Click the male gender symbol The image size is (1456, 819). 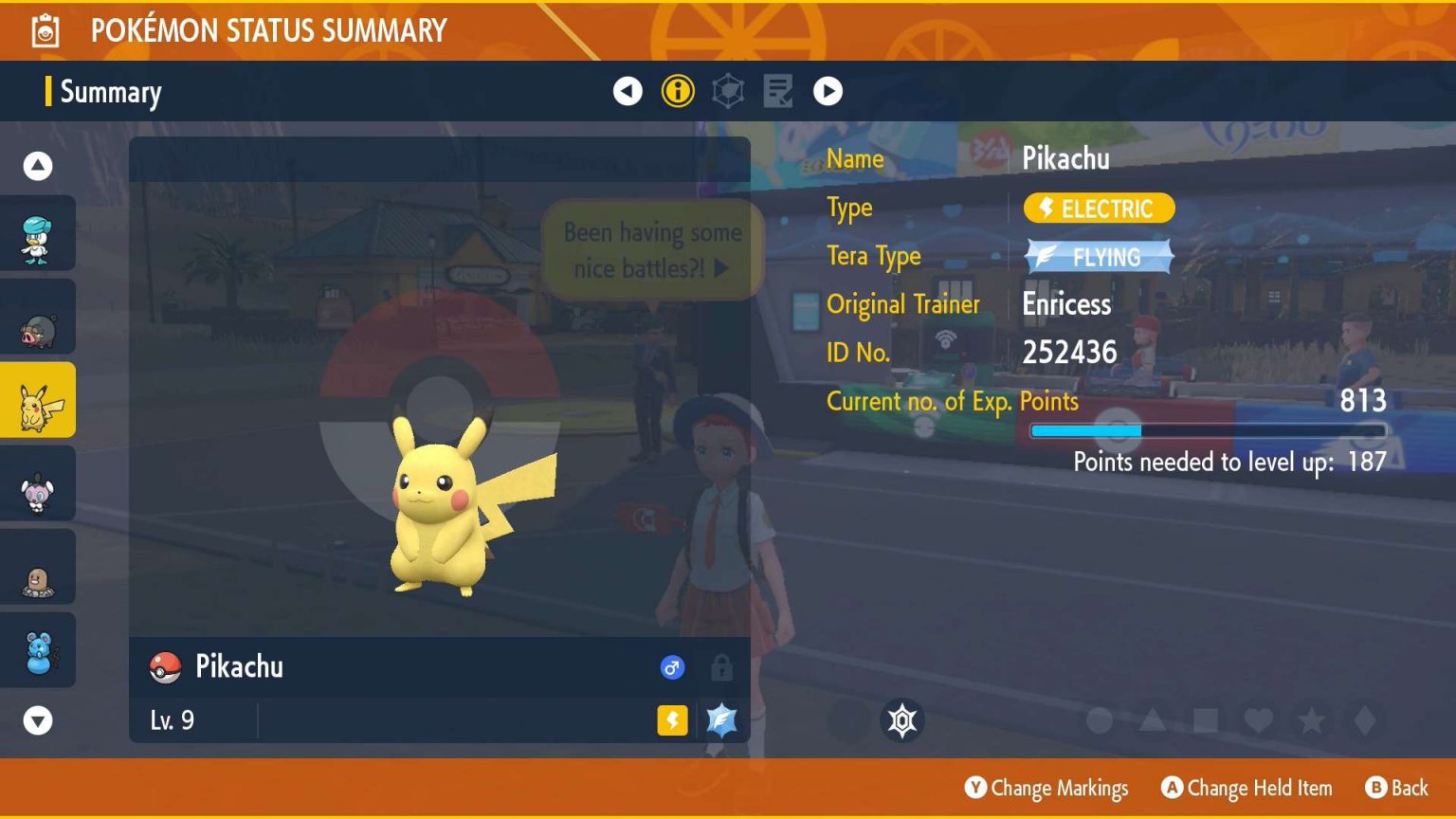click(671, 667)
